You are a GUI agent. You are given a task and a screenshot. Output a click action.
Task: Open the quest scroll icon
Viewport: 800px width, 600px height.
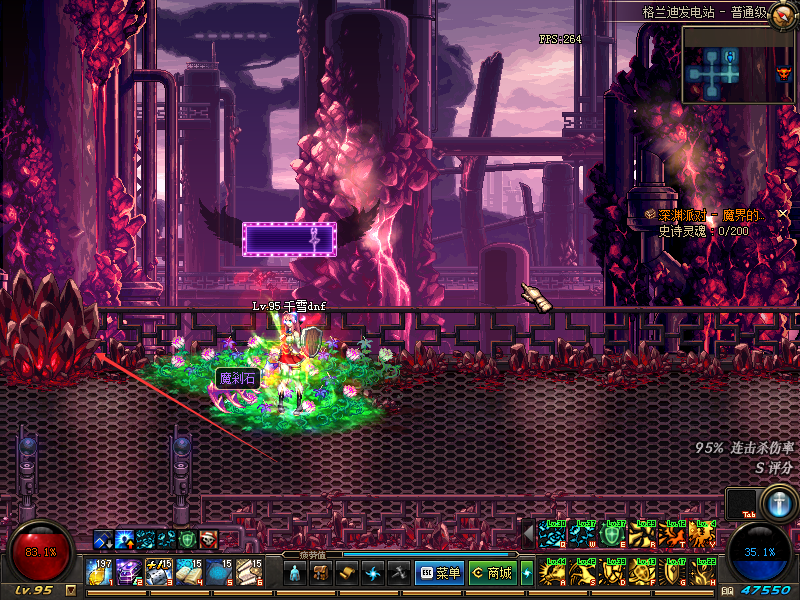[x=347, y=573]
